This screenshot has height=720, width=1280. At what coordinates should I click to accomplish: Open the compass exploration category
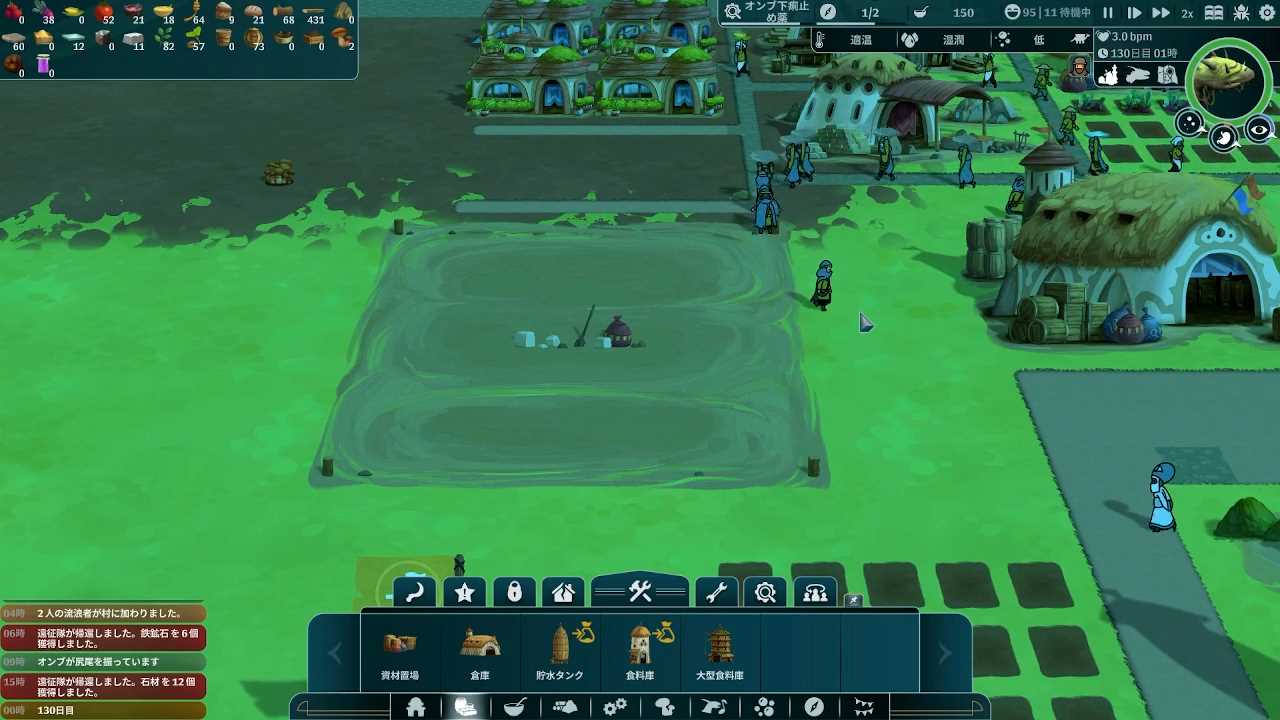click(814, 708)
